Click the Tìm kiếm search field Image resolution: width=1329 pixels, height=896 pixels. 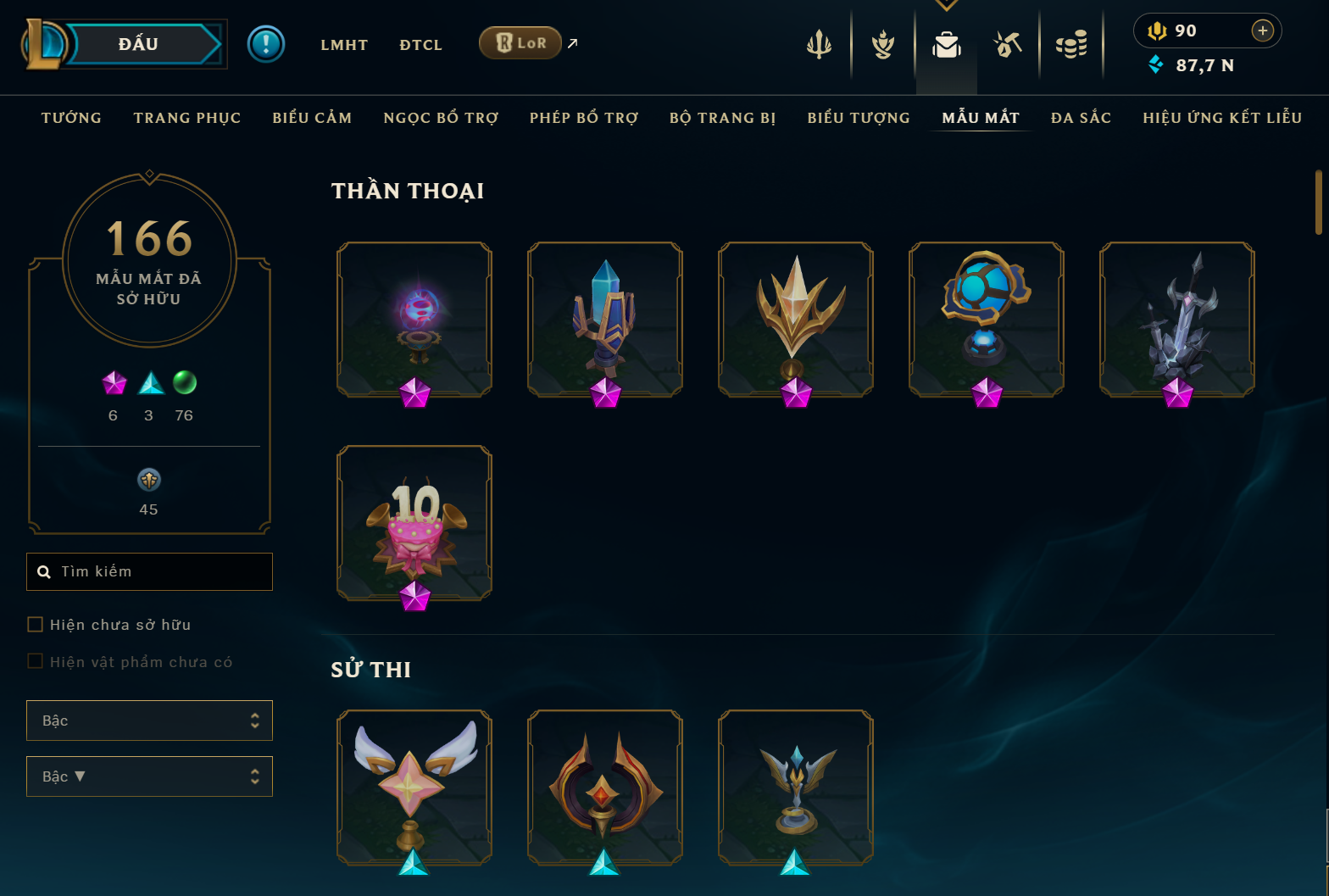click(161, 571)
